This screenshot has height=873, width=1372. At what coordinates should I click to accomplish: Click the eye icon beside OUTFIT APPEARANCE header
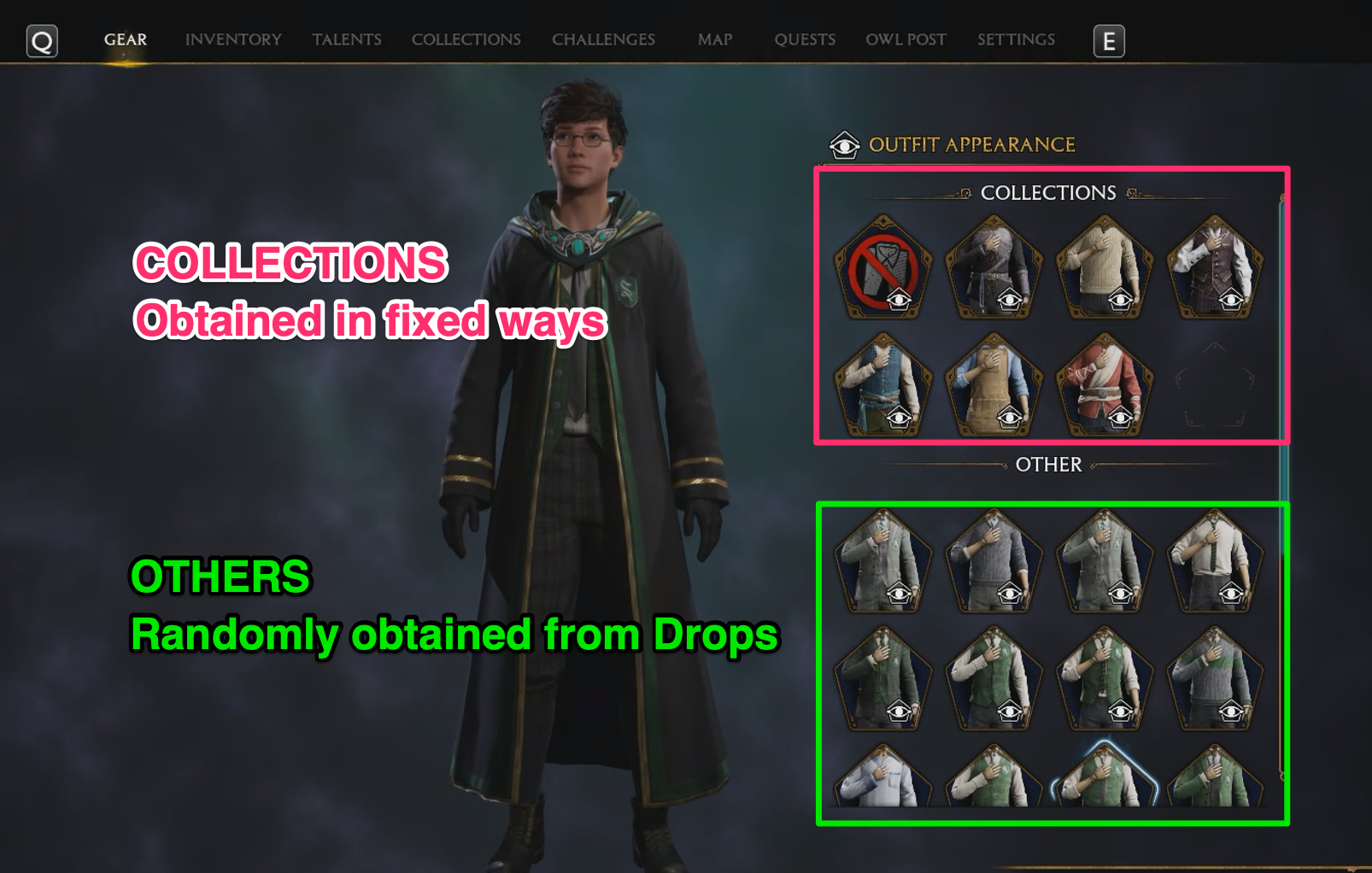click(x=844, y=145)
